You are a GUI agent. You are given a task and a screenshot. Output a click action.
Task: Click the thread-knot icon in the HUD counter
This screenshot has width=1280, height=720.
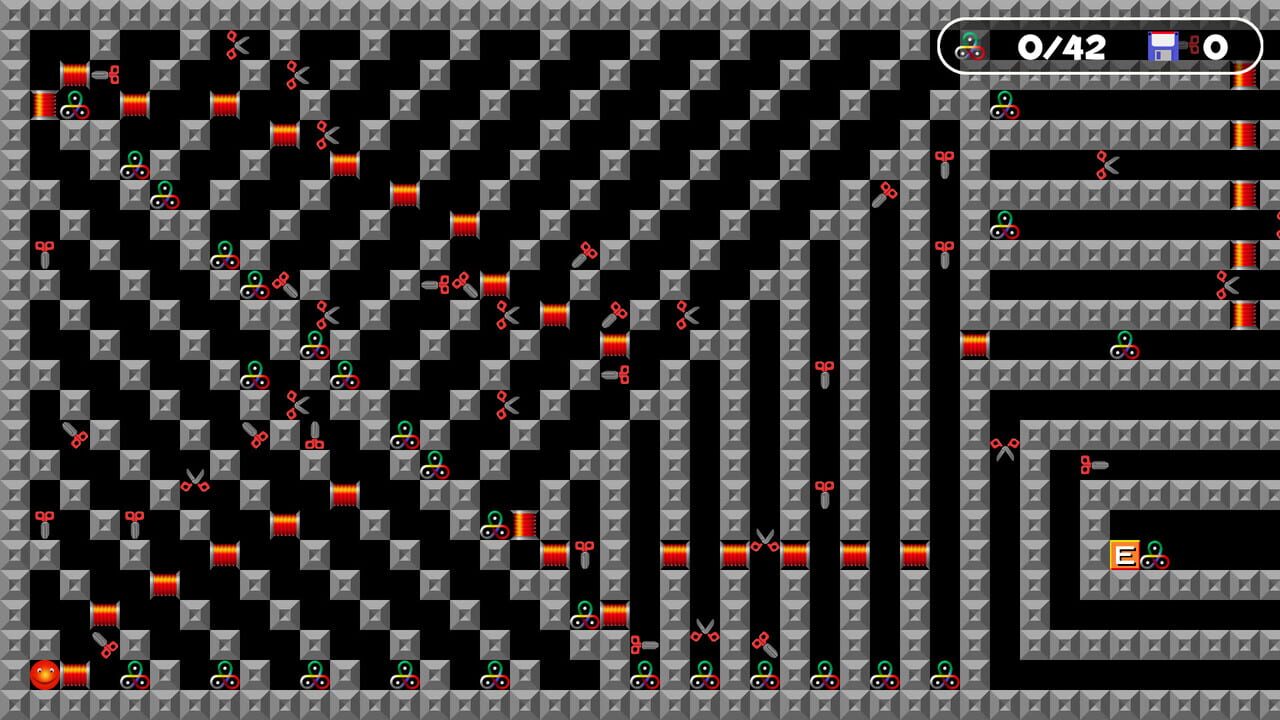971,46
